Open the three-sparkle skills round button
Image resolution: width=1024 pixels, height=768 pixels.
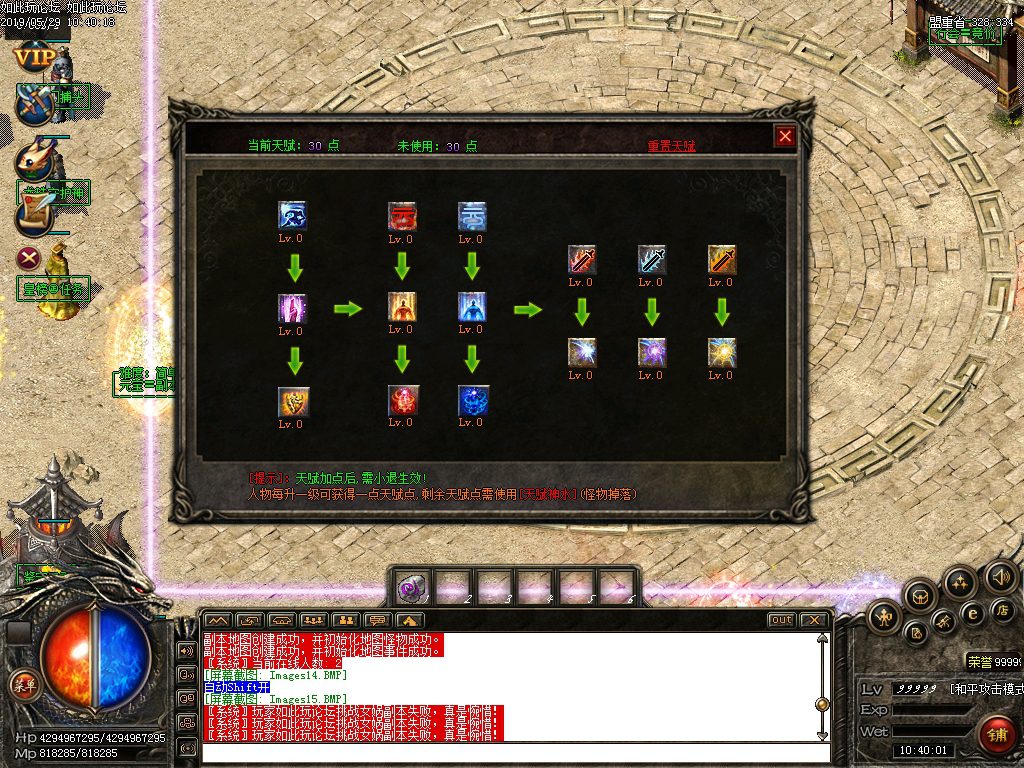pos(960,582)
